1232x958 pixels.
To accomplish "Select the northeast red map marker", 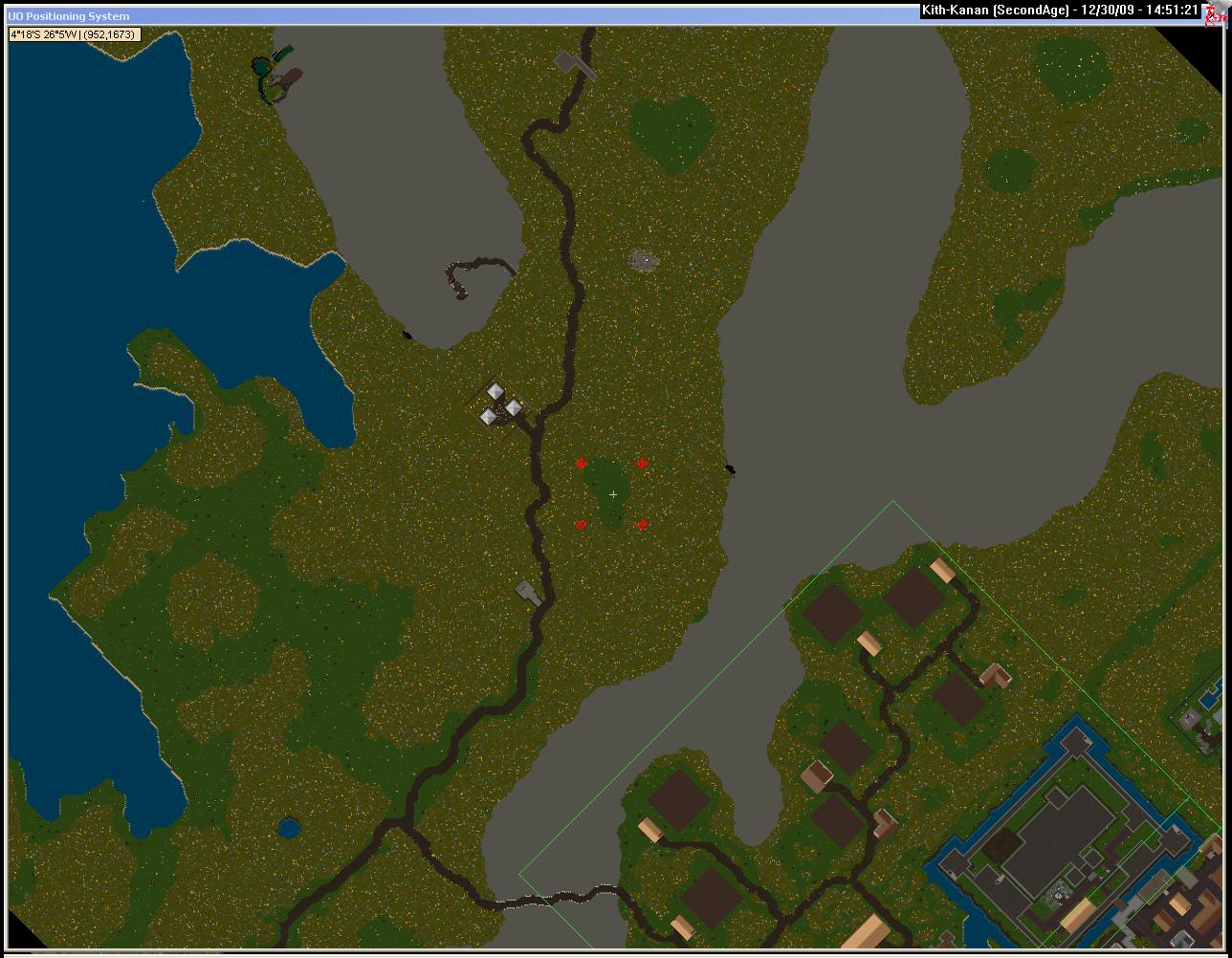I will click(x=642, y=464).
